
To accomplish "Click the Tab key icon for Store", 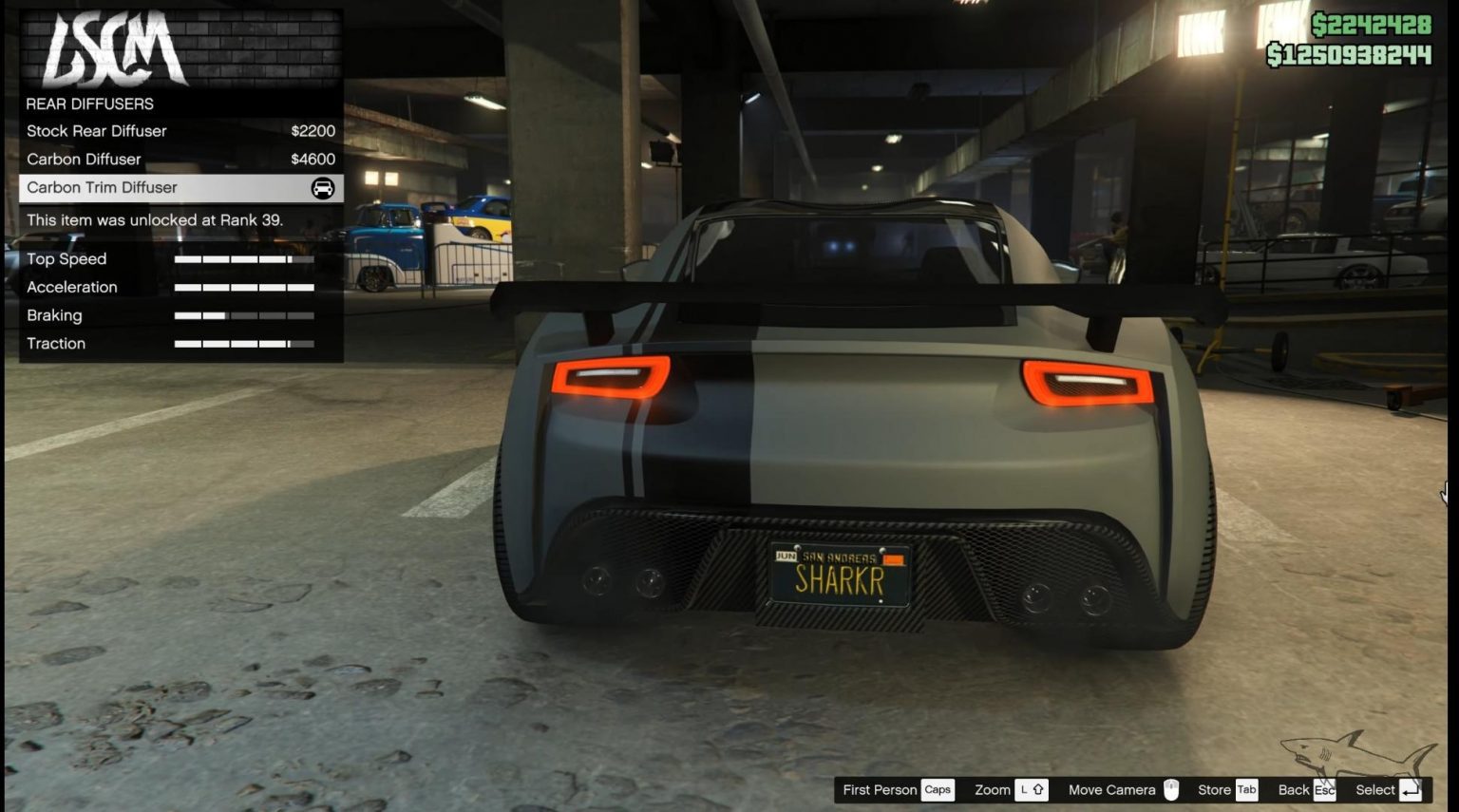I will [x=1247, y=789].
